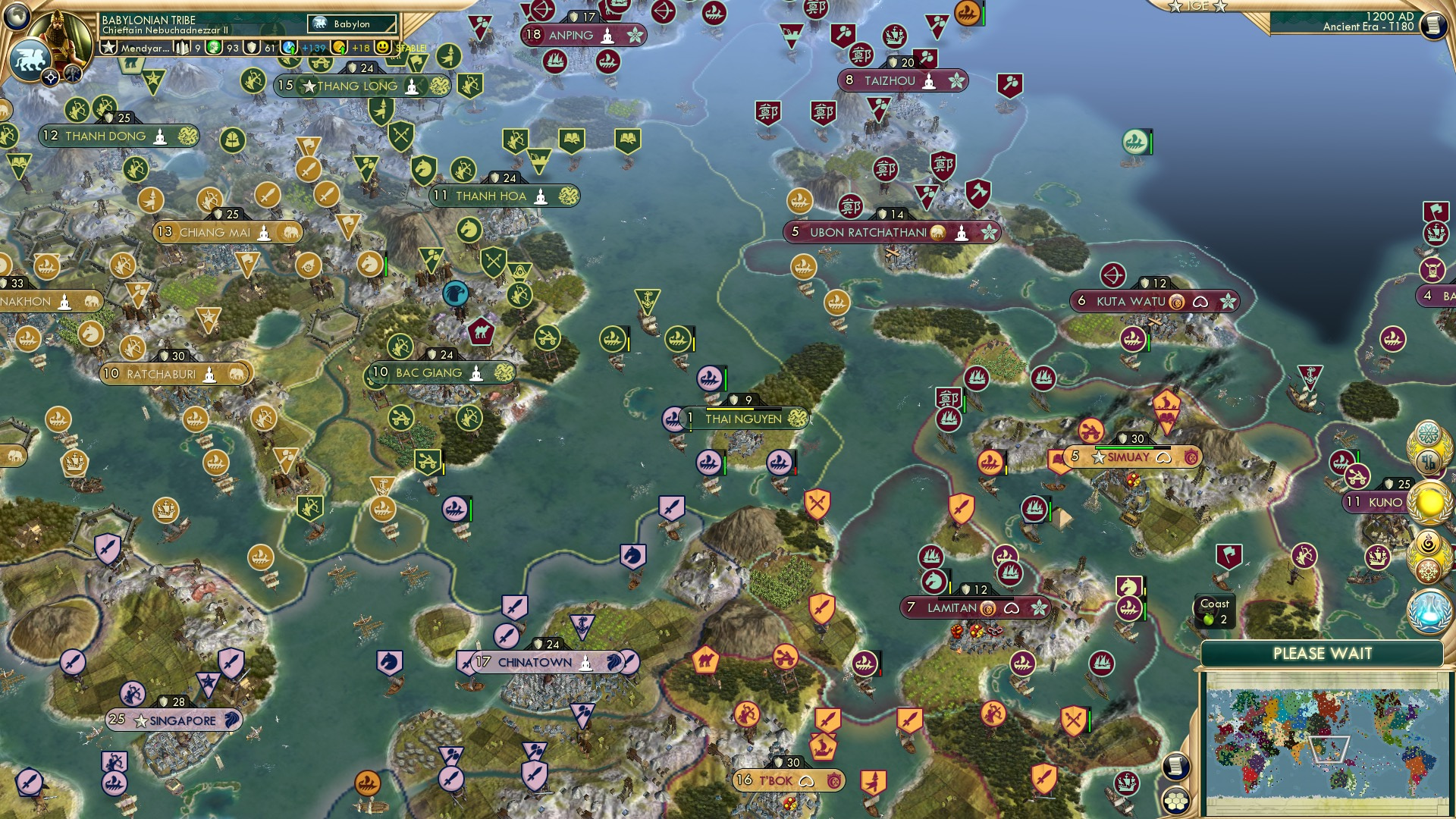
Task: Click the gold coin icon showing +18
Action: pos(339,49)
